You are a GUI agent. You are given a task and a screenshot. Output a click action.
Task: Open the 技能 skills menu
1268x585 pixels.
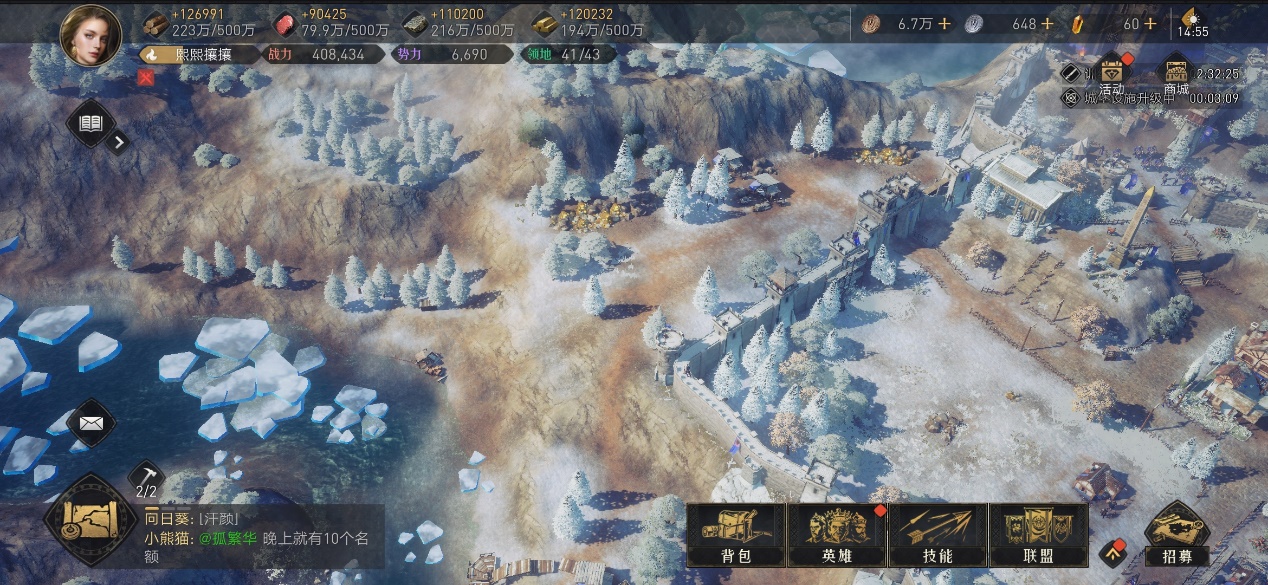click(x=937, y=535)
